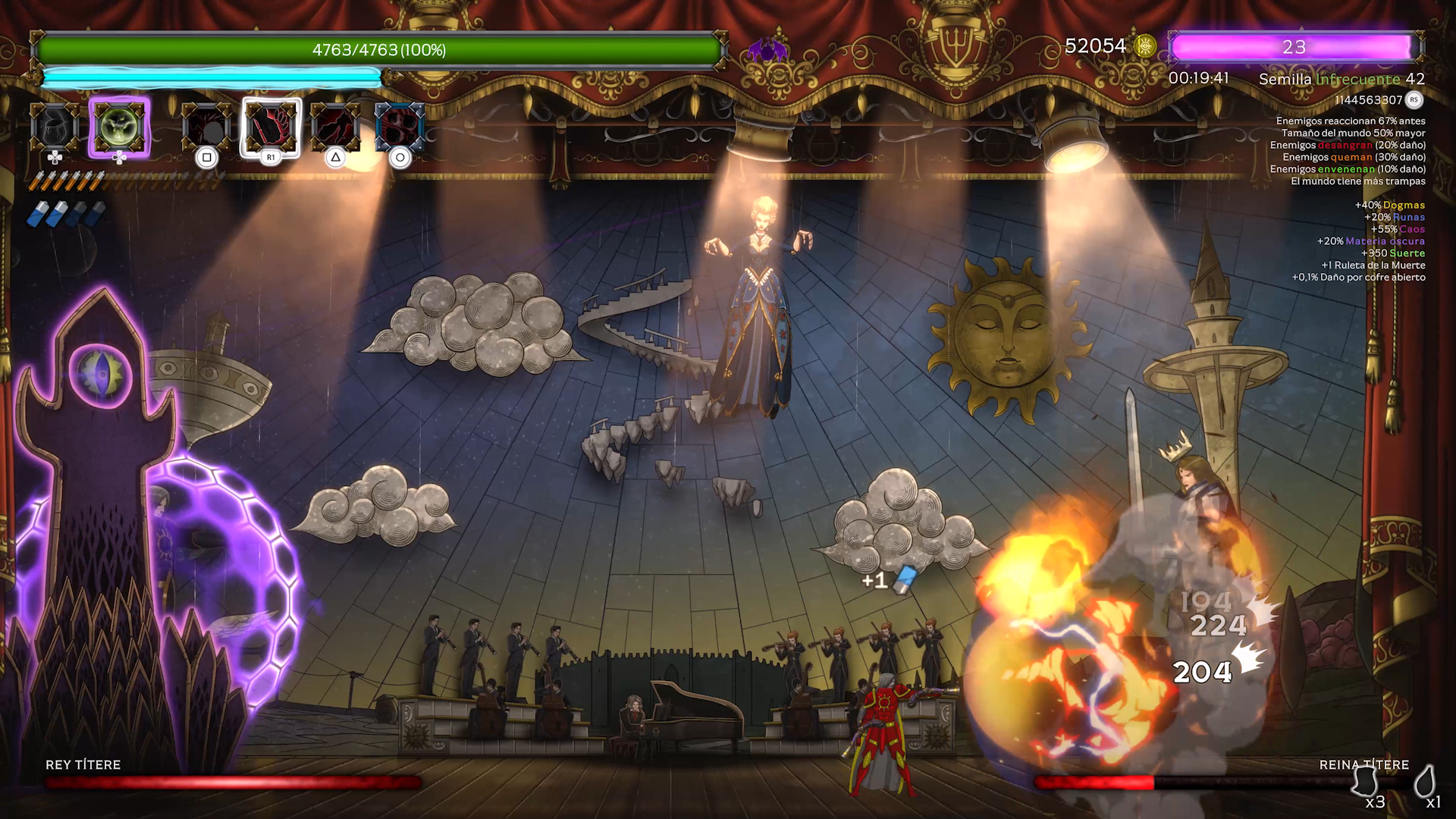The image size is (1456, 819).
Task: Select the droplet item marked x1
Action: point(1425,781)
